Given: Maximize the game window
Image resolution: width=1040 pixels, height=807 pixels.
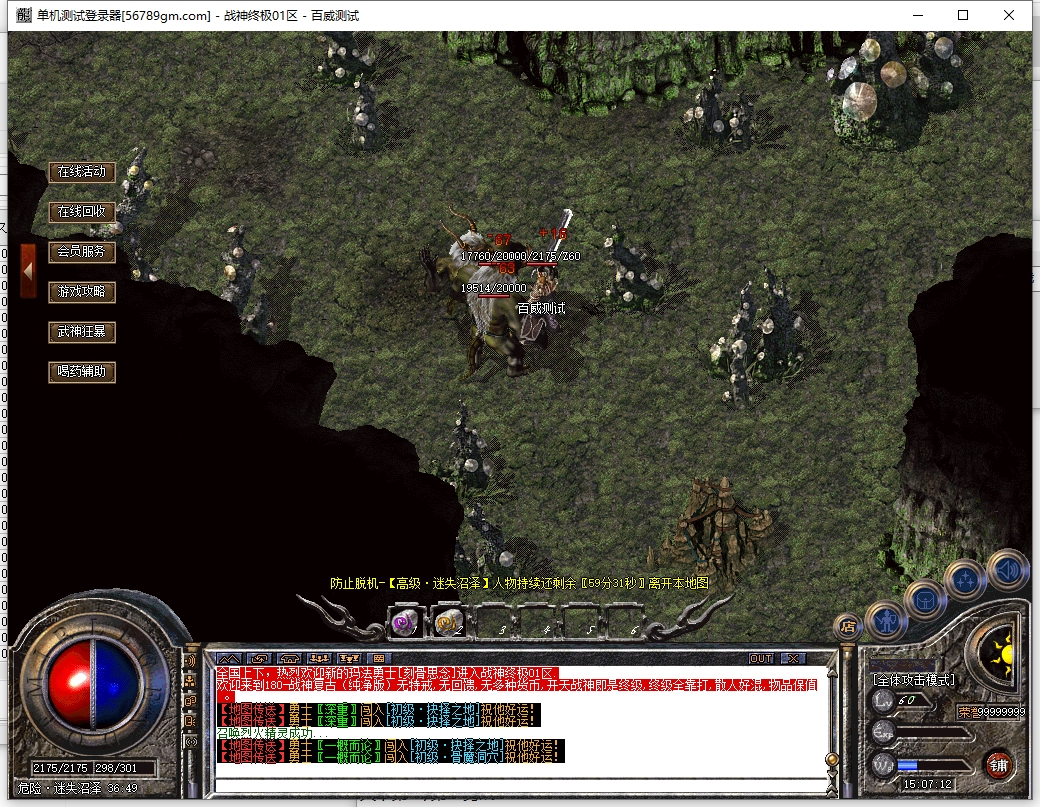Looking at the screenshot, I should pyautogui.click(x=963, y=15).
